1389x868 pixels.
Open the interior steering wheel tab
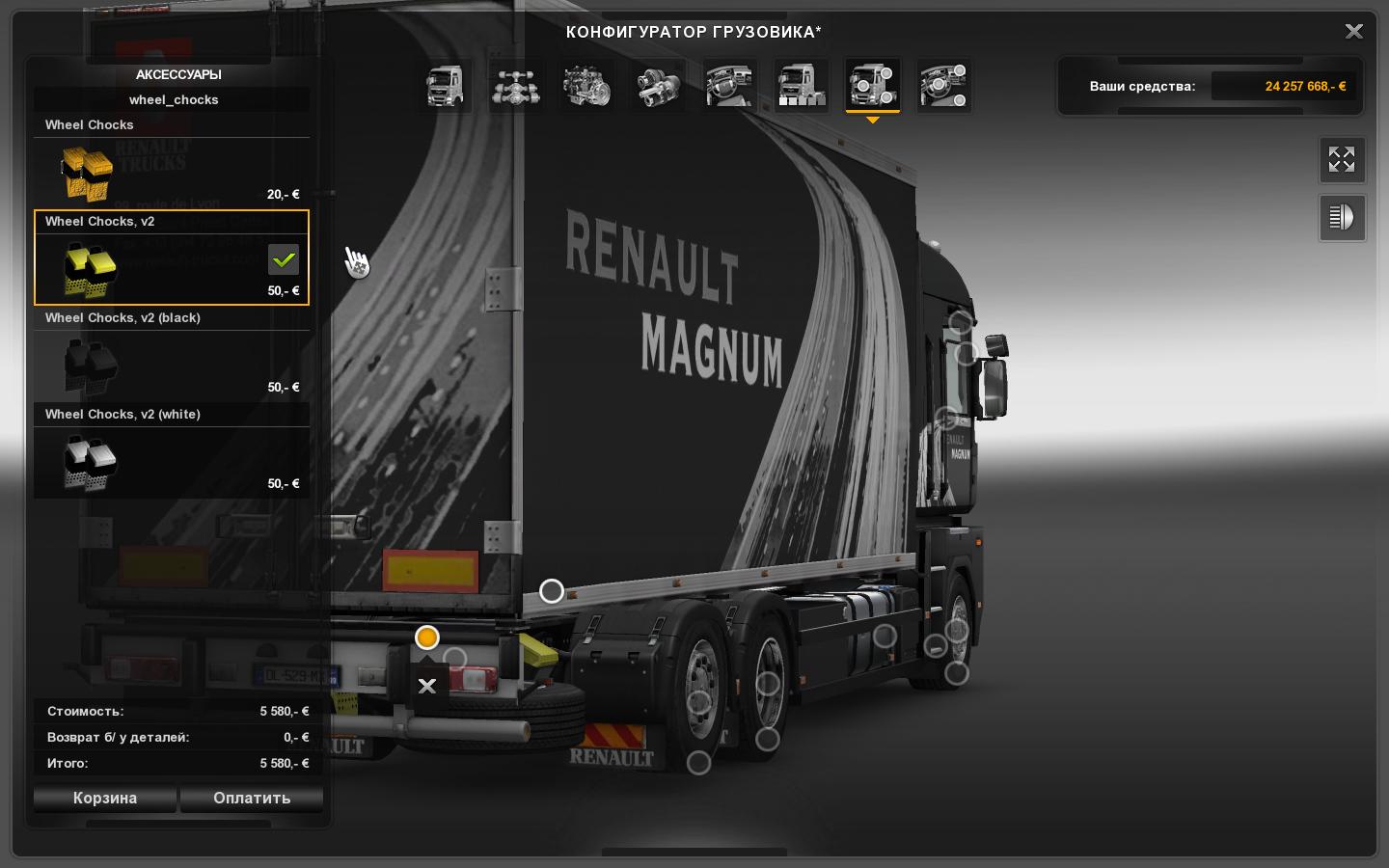(x=729, y=86)
